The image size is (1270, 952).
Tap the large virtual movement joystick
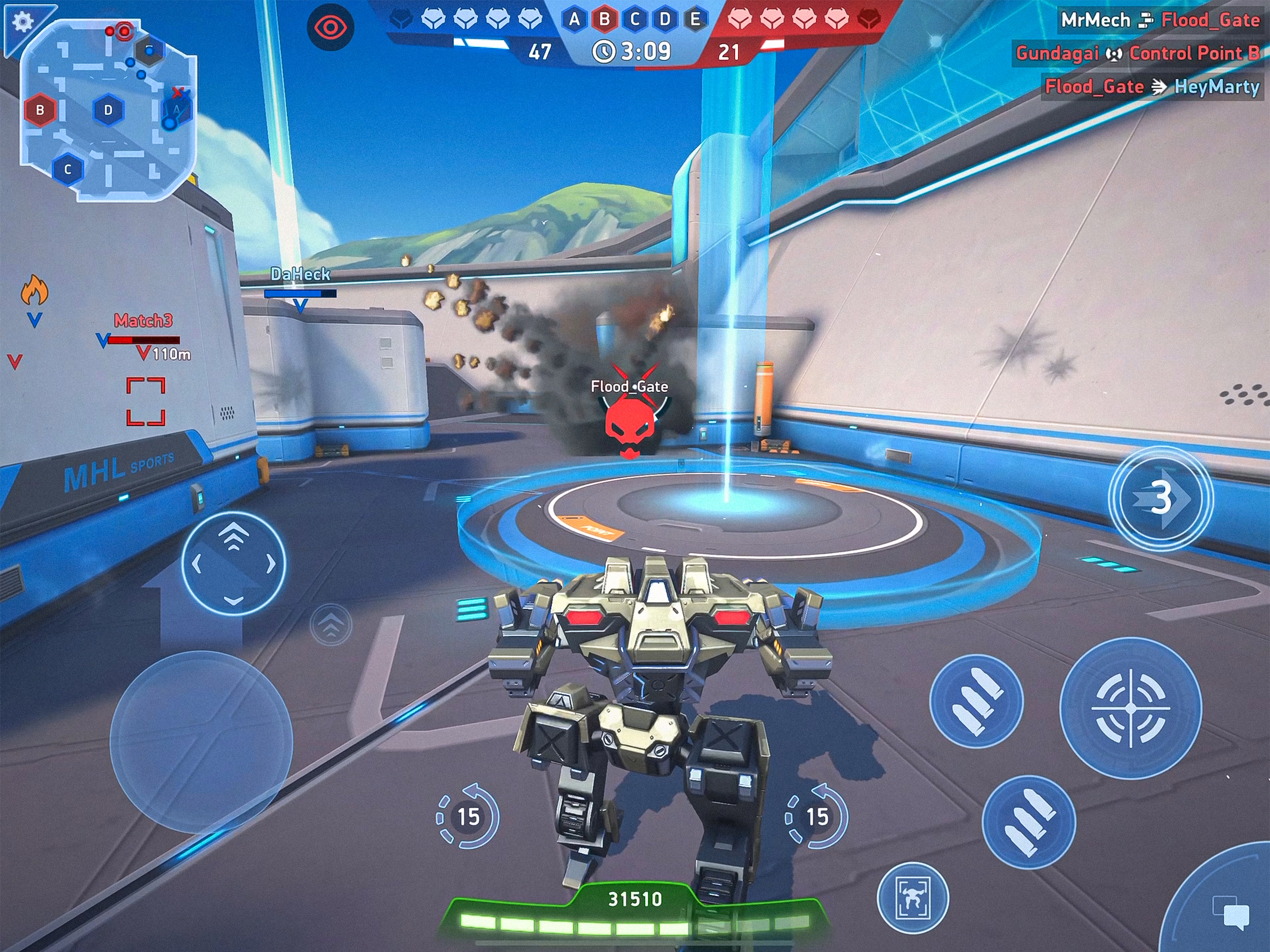click(x=201, y=742)
